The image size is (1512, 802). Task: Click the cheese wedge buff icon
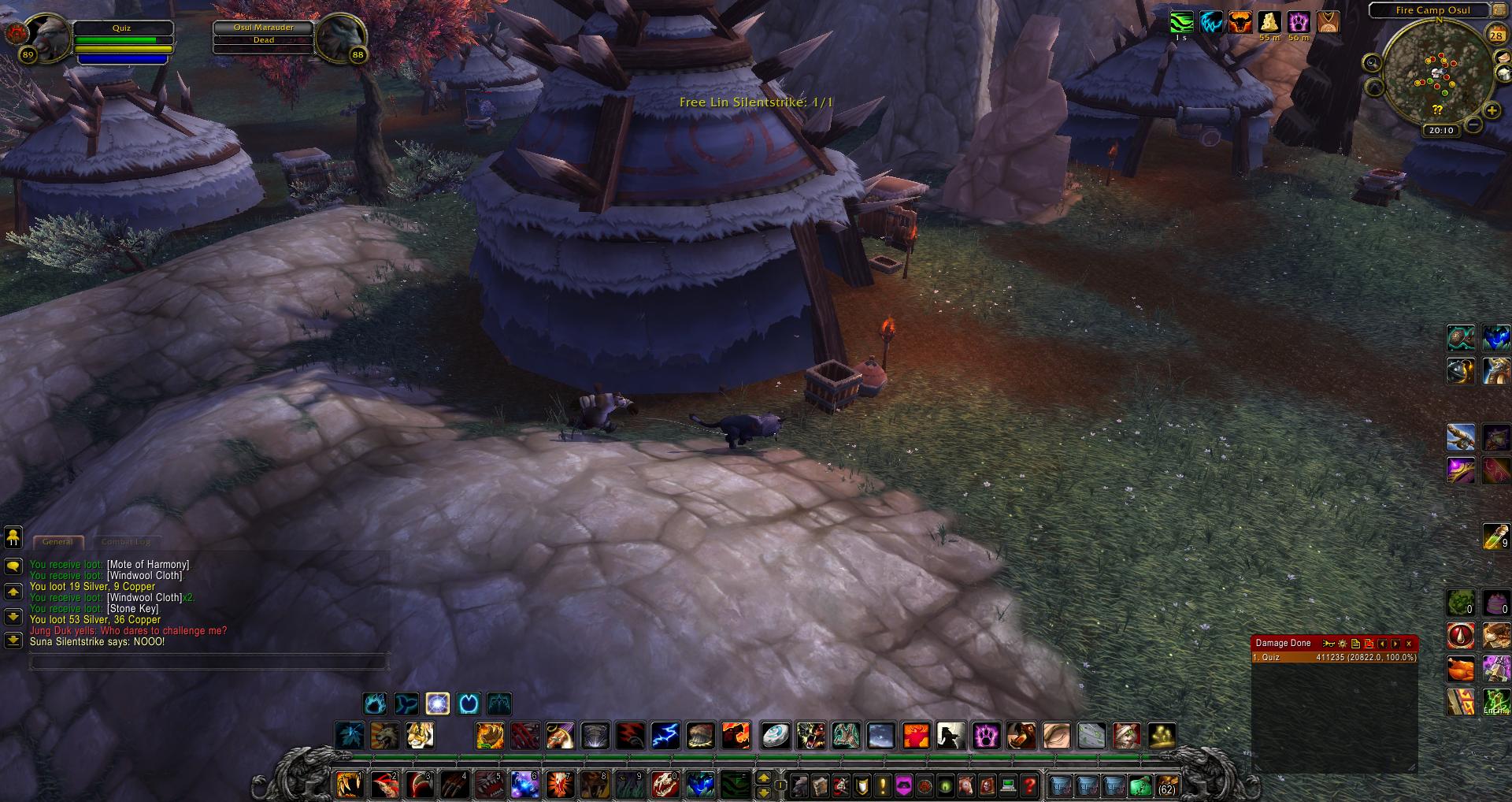click(x=1269, y=22)
